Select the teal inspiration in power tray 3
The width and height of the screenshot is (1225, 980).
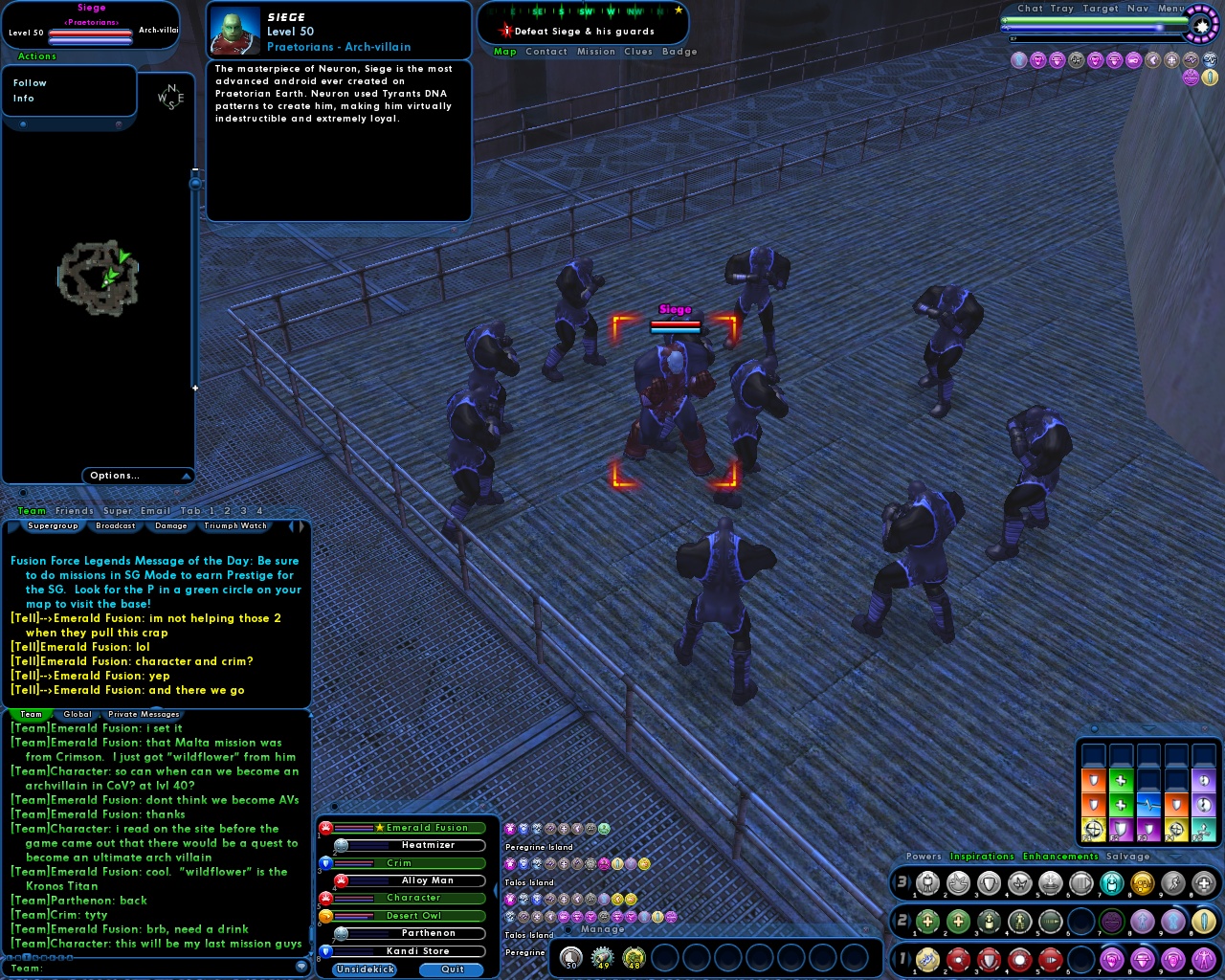point(1110,882)
